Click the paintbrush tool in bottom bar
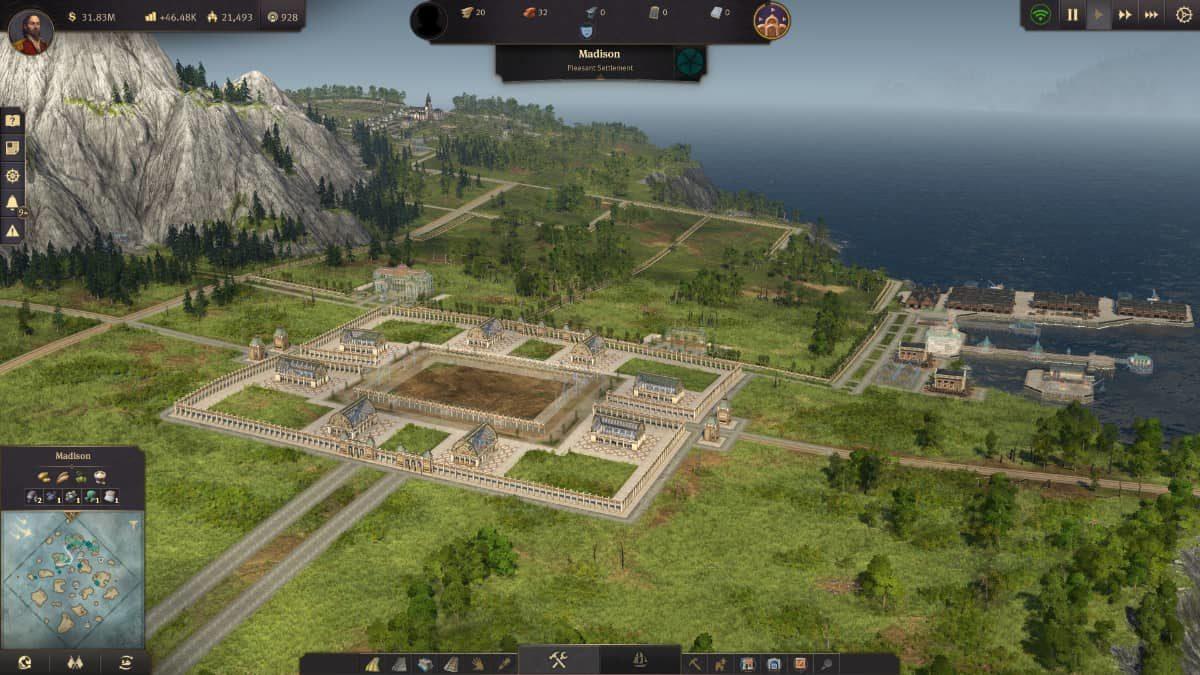 pyautogui.click(x=504, y=663)
